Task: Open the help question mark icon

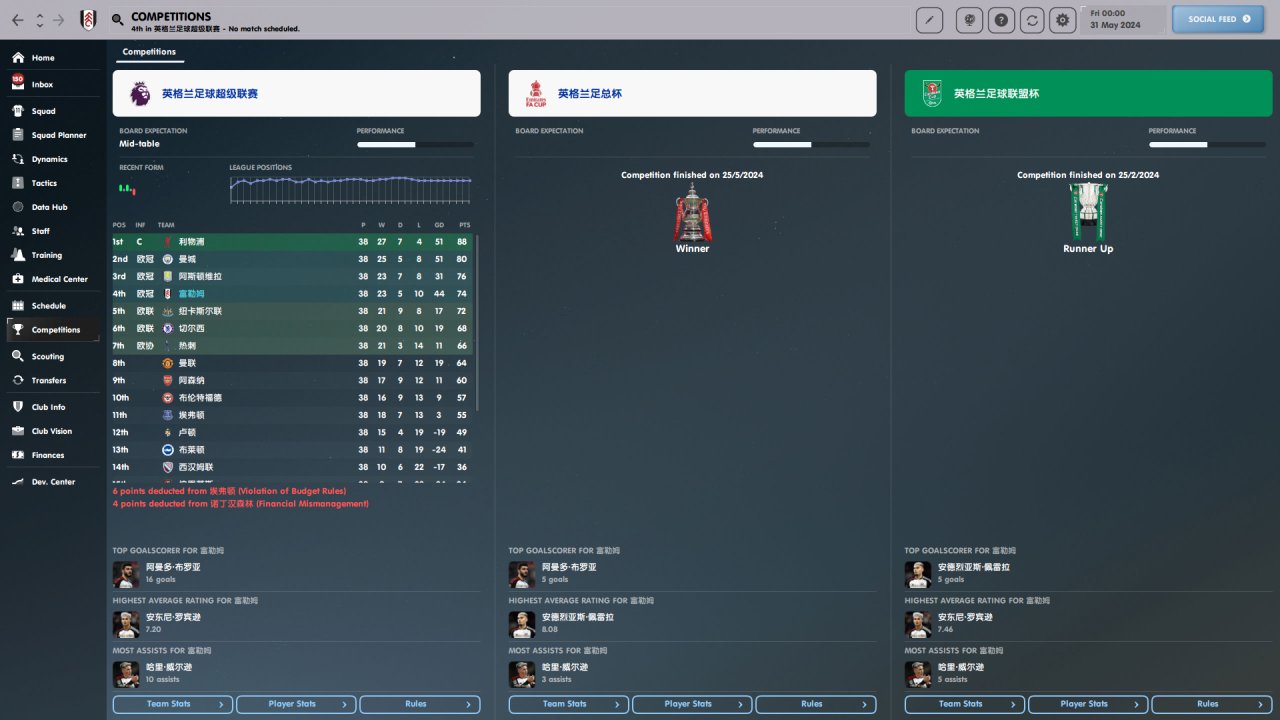Action: click(1001, 20)
